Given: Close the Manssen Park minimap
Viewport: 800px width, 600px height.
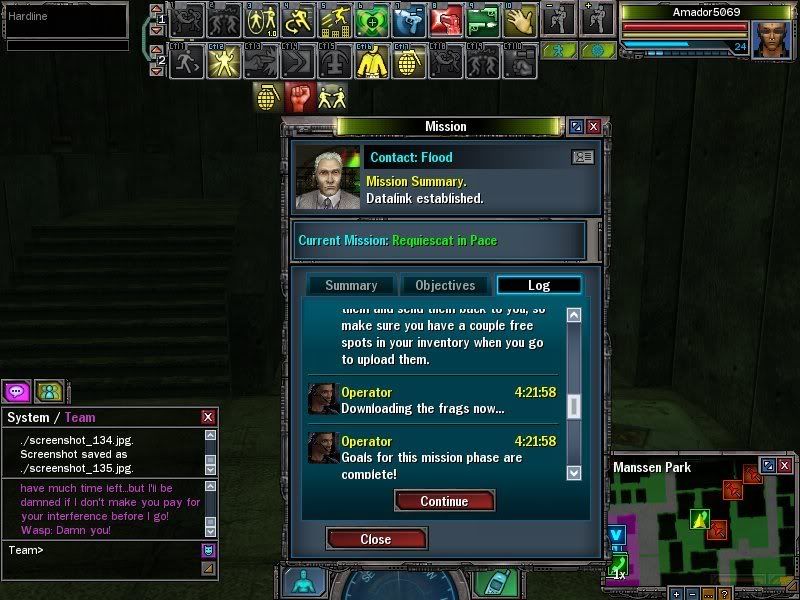Looking at the screenshot, I should [786, 466].
